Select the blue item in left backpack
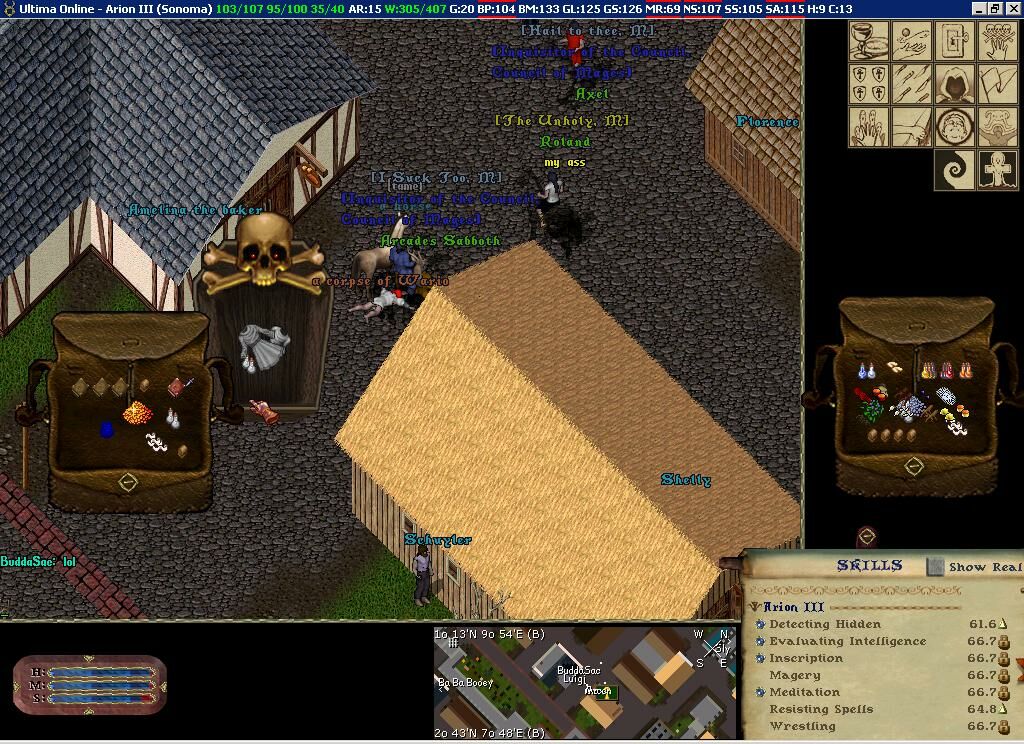The height and width of the screenshot is (744, 1024). click(x=108, y=430)
